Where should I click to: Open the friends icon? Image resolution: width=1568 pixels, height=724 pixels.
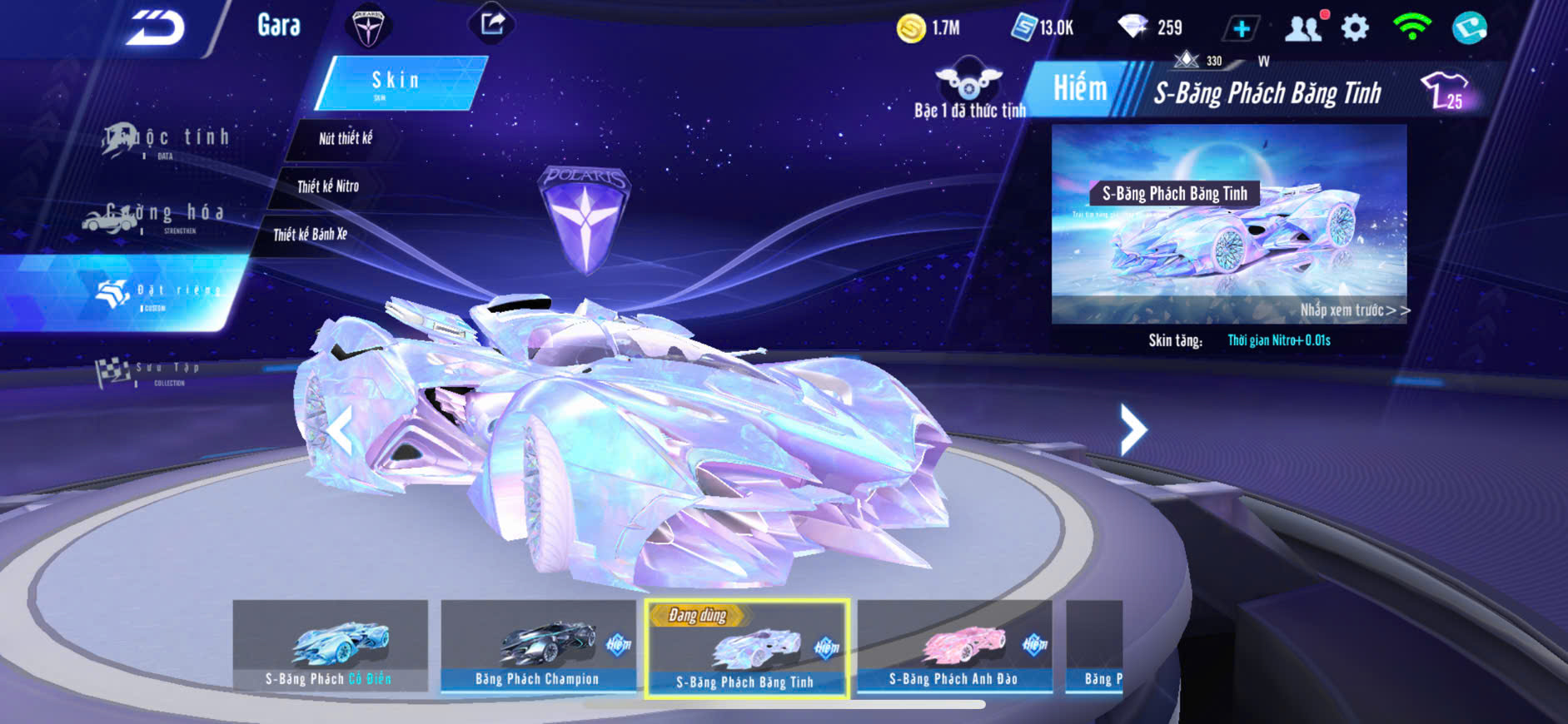(x=1303, y=28)
